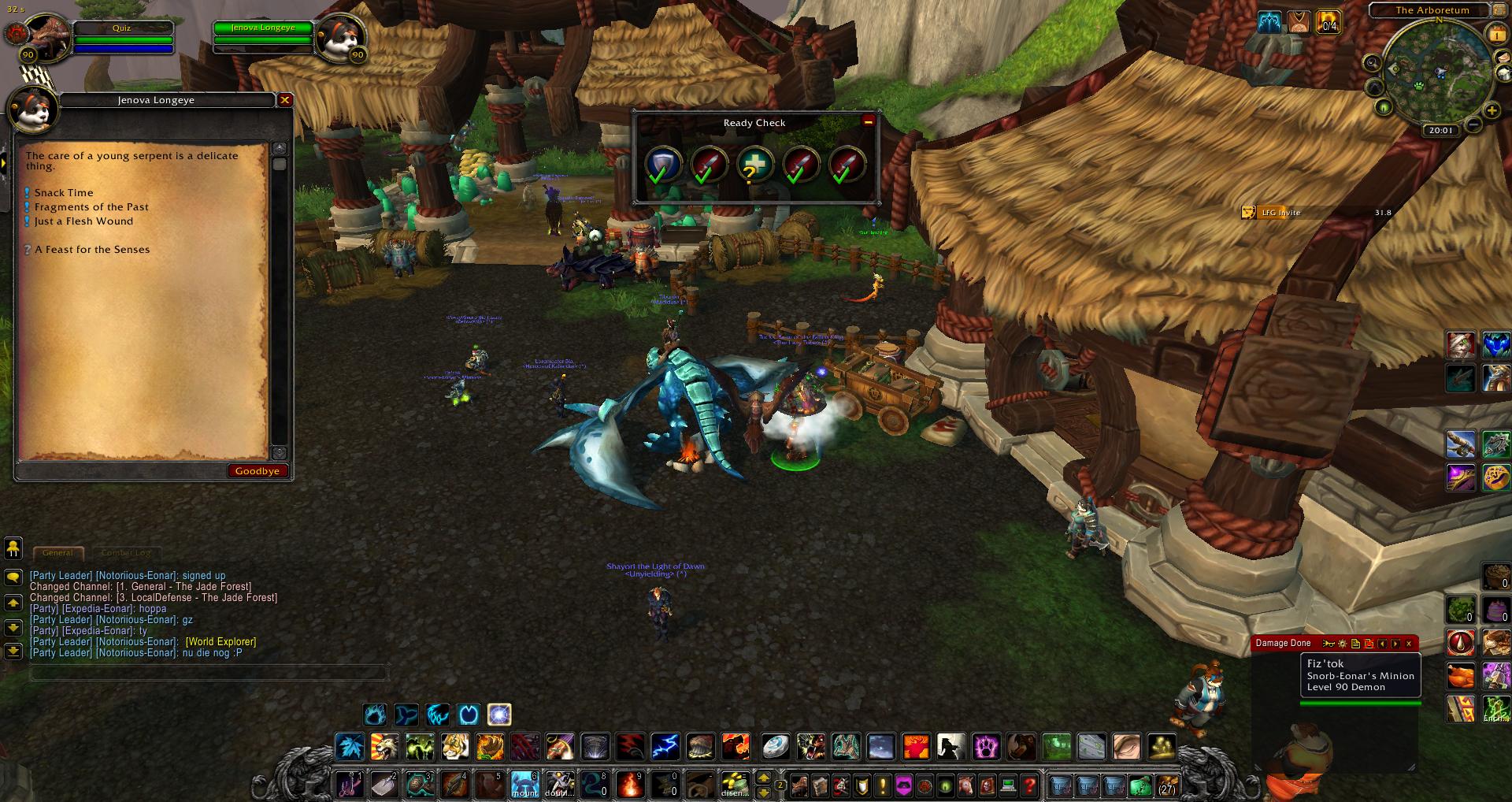
Task: Use the mount action bar button
Action: pyautogui.click(x=524, y=785)
